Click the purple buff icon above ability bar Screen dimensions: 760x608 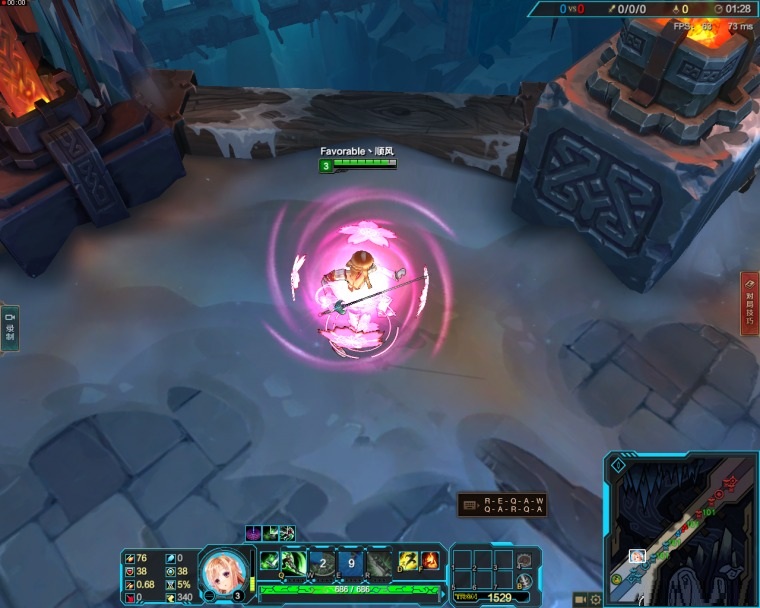(x=253, y=533)
